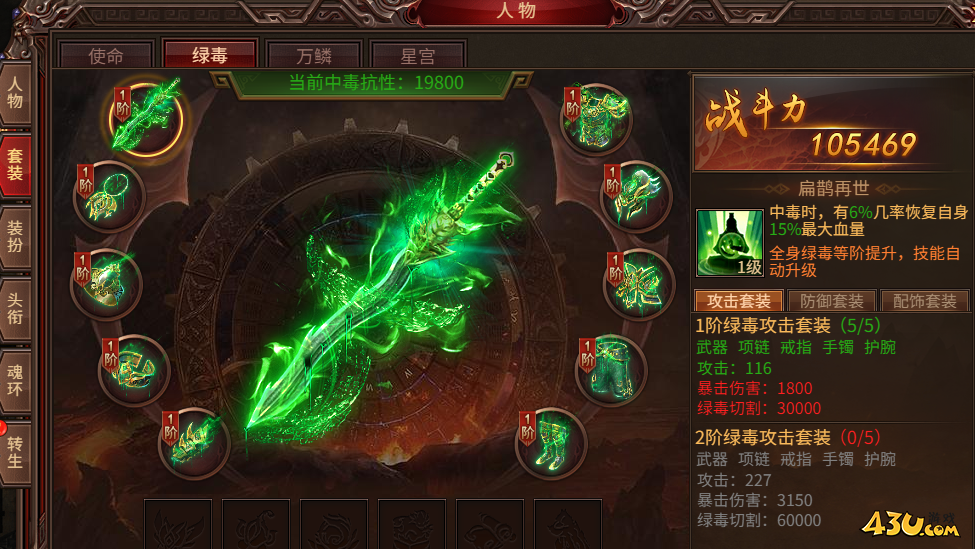Viewport: 975px width, 549px height.
Task: Pick the green chest armor slot
Action: (x=595, y=118)
